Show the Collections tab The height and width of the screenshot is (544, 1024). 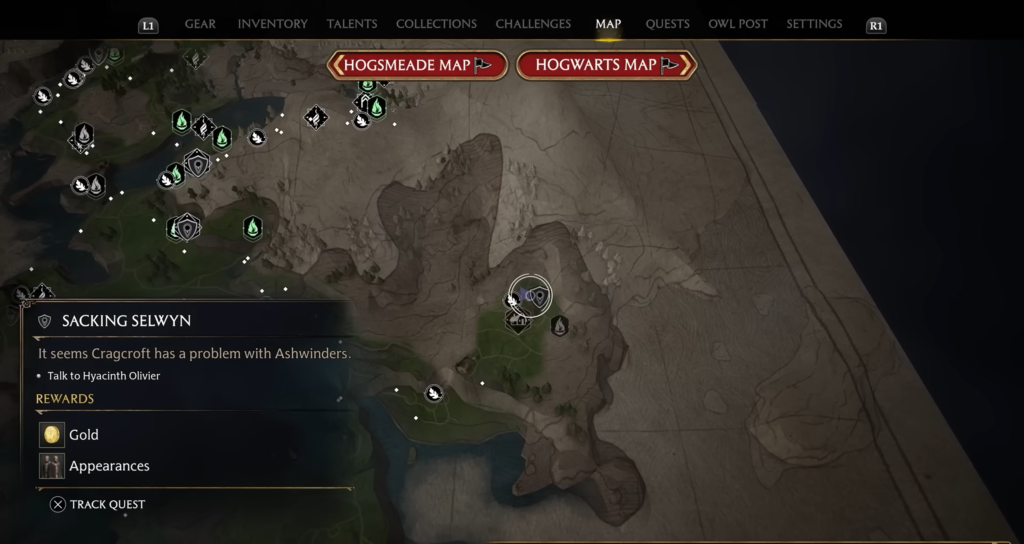click(x=436, y=24)
